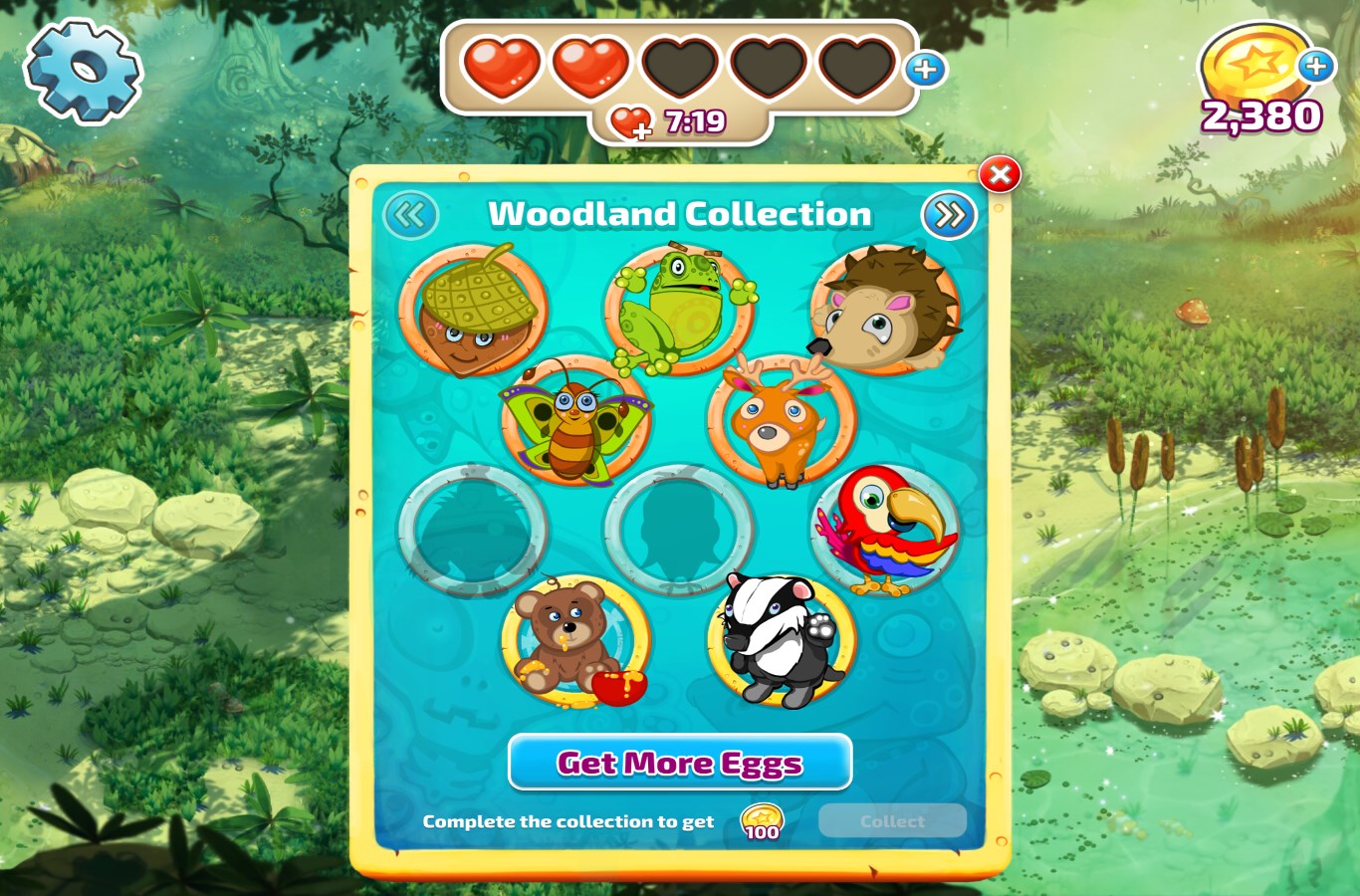Add more lives with the plus button
Screen dimensions: 1360x896
pyautogui.click(x=926, y=70)
